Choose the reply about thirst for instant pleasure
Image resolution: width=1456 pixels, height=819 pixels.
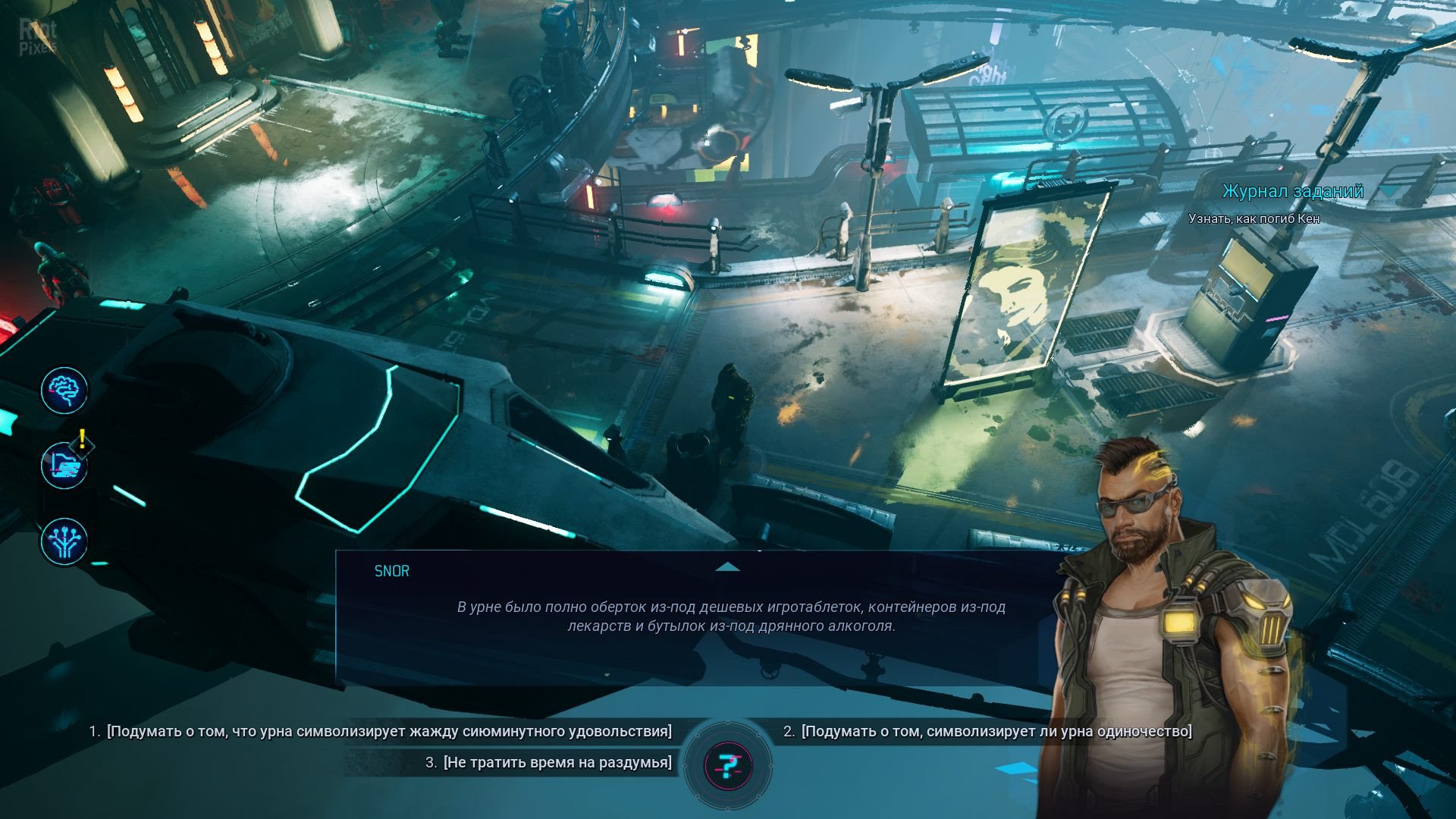[x=388, y=732]
